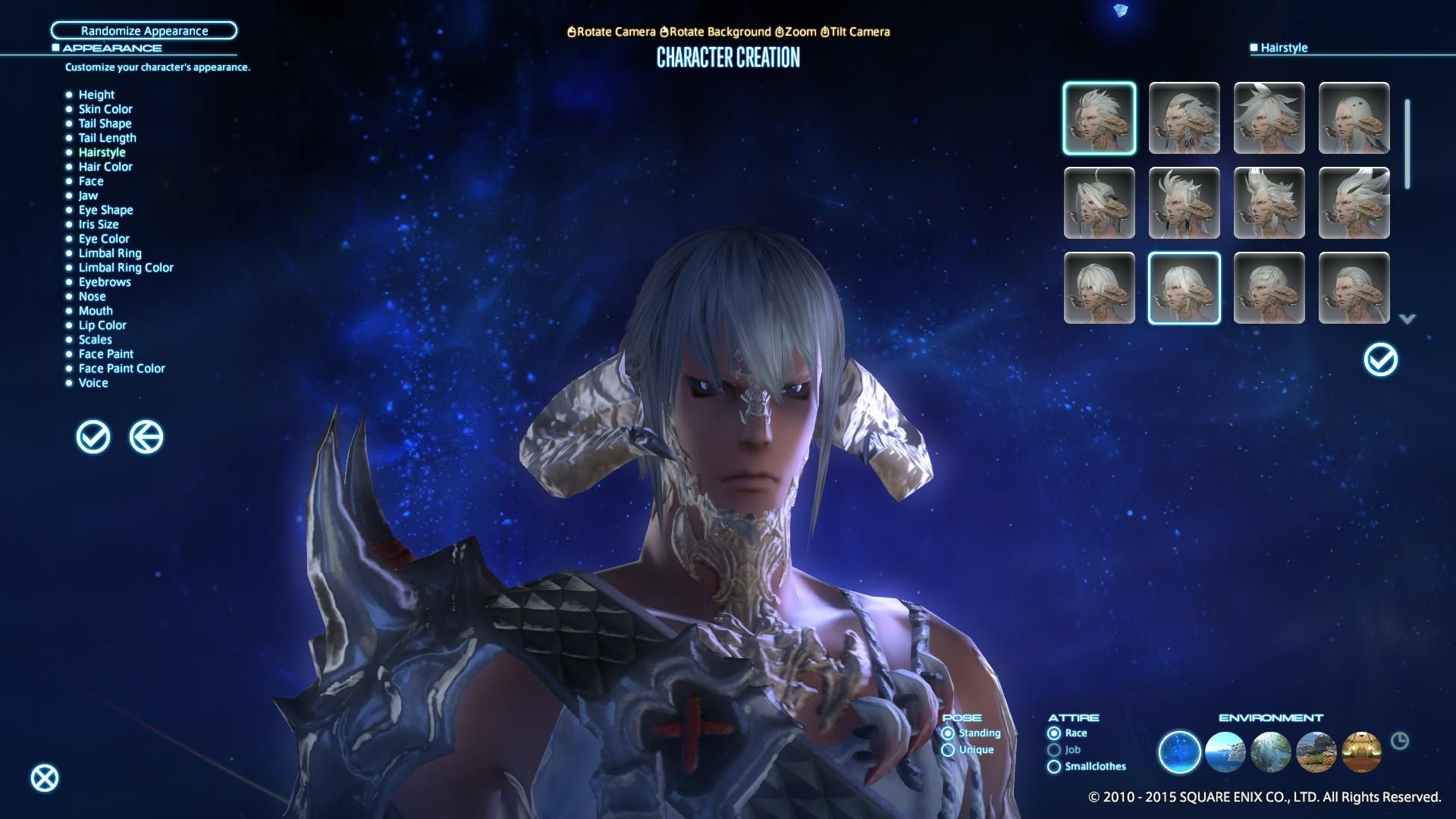Open the Hair Color option
Image resolution: width=1456 pixels, height=819 pixels.
[105, 166]
